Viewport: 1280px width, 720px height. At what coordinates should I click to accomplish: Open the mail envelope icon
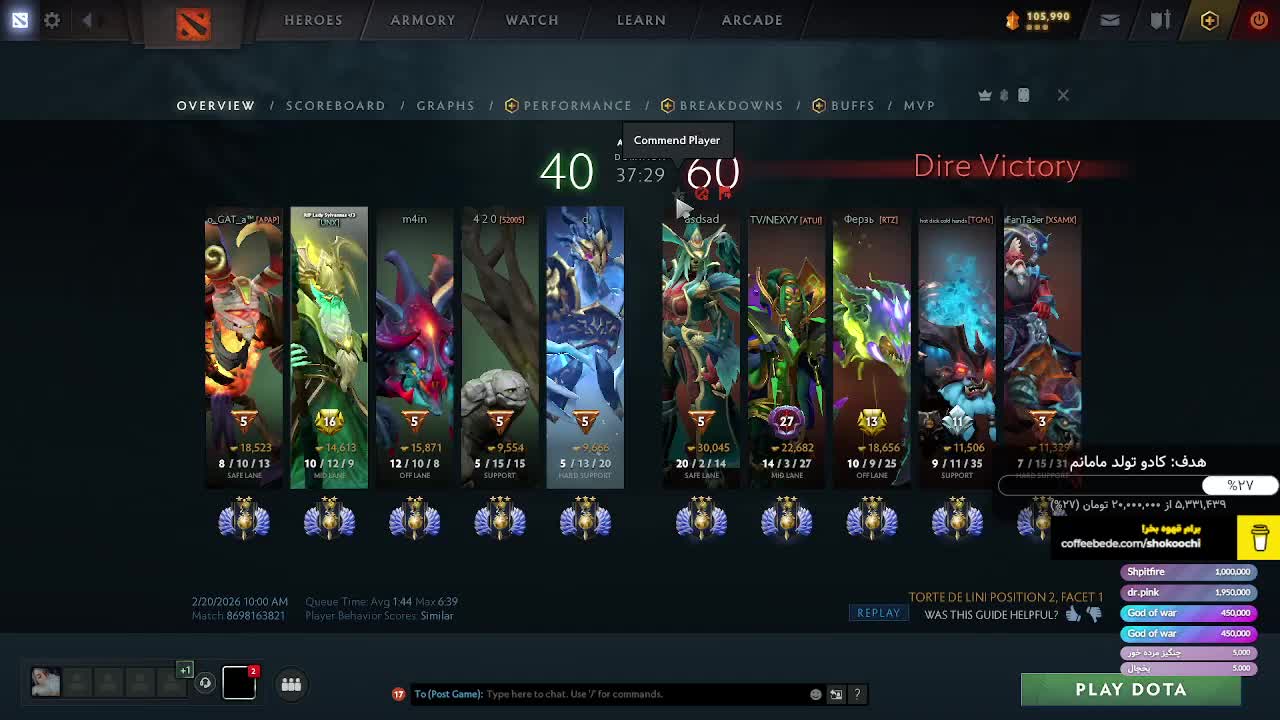[1110, 20]
